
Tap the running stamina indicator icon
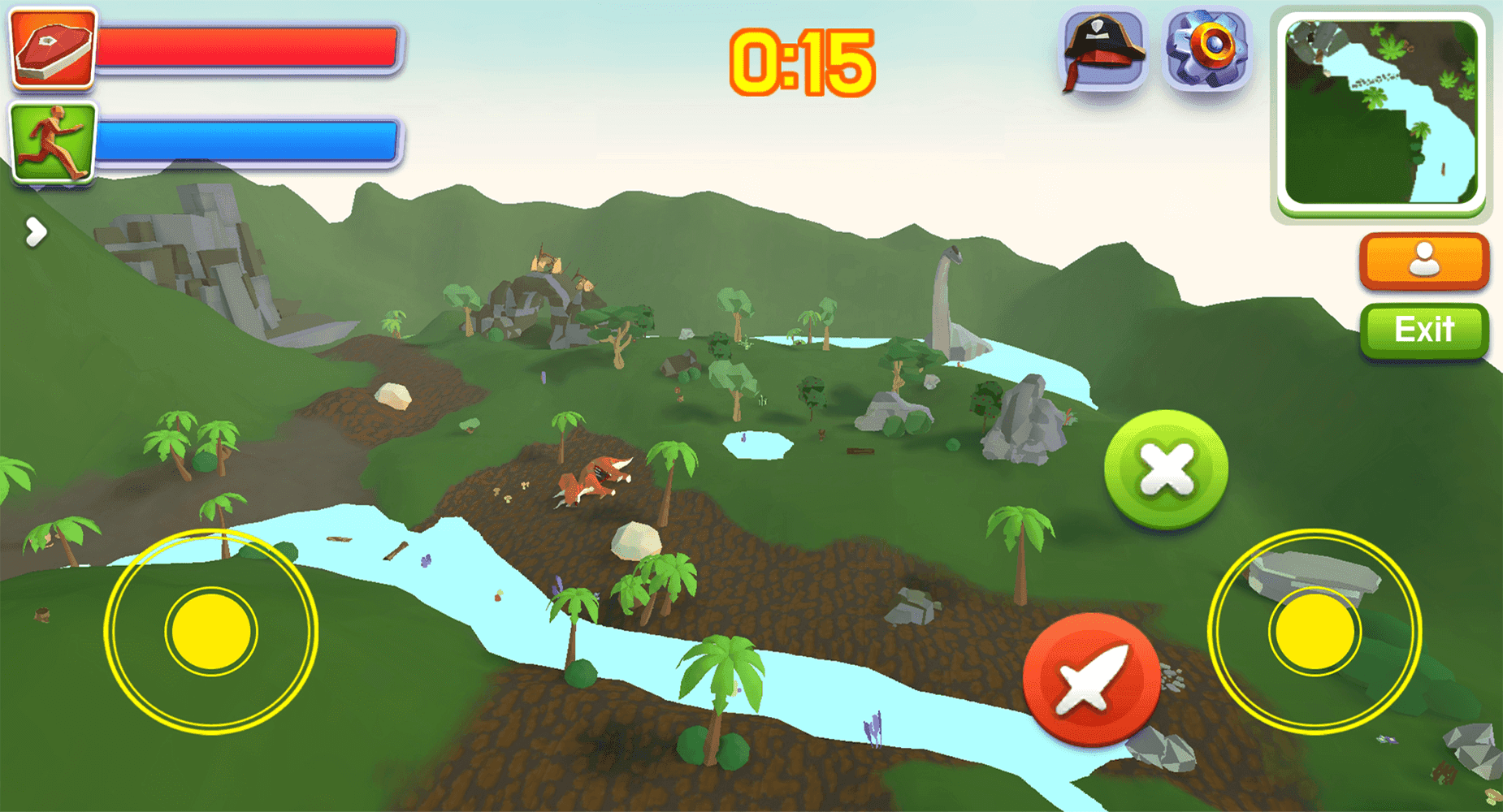coord(51,138)
